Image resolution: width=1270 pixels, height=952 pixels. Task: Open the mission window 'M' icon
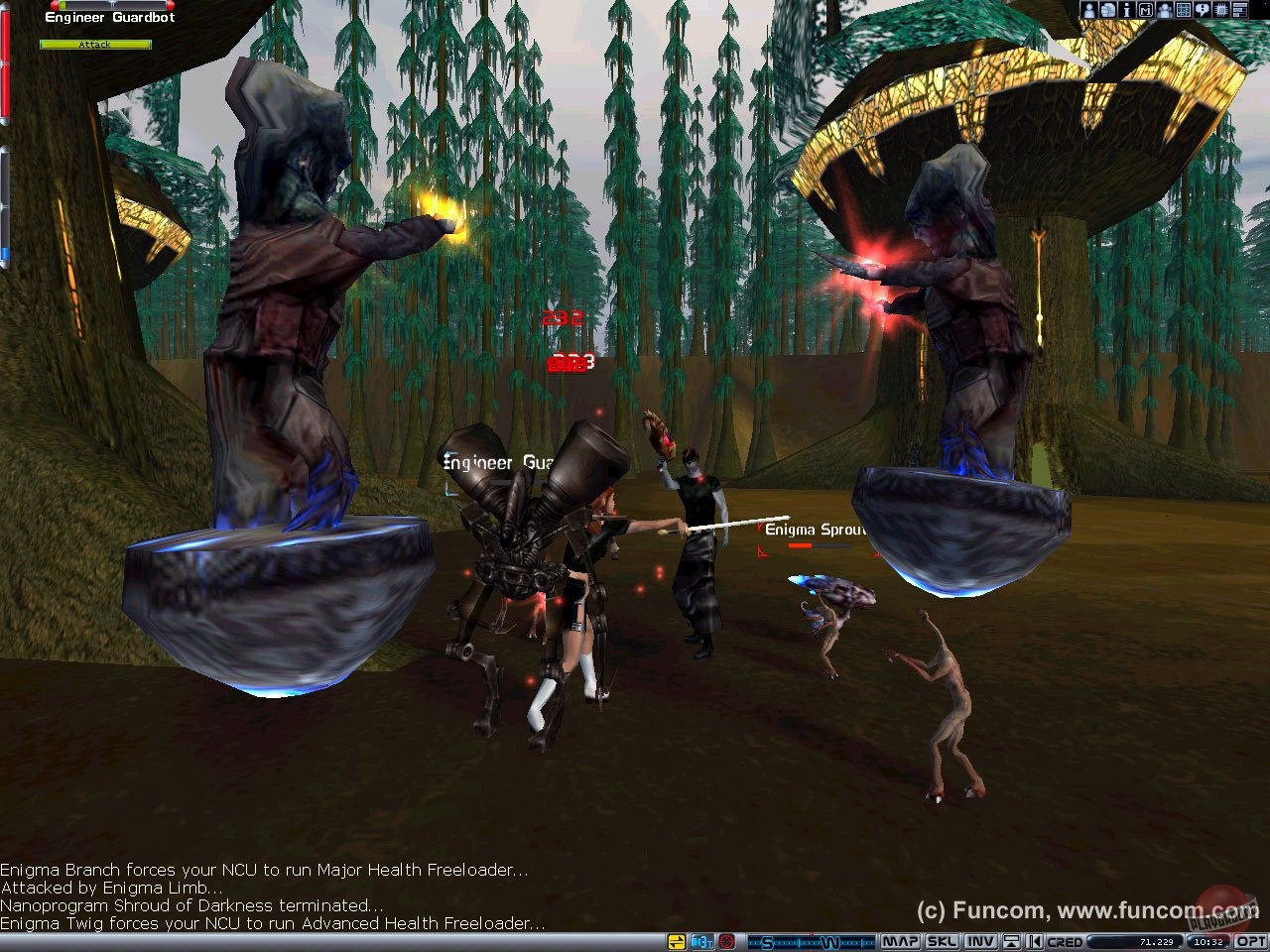coord(1146,10)
